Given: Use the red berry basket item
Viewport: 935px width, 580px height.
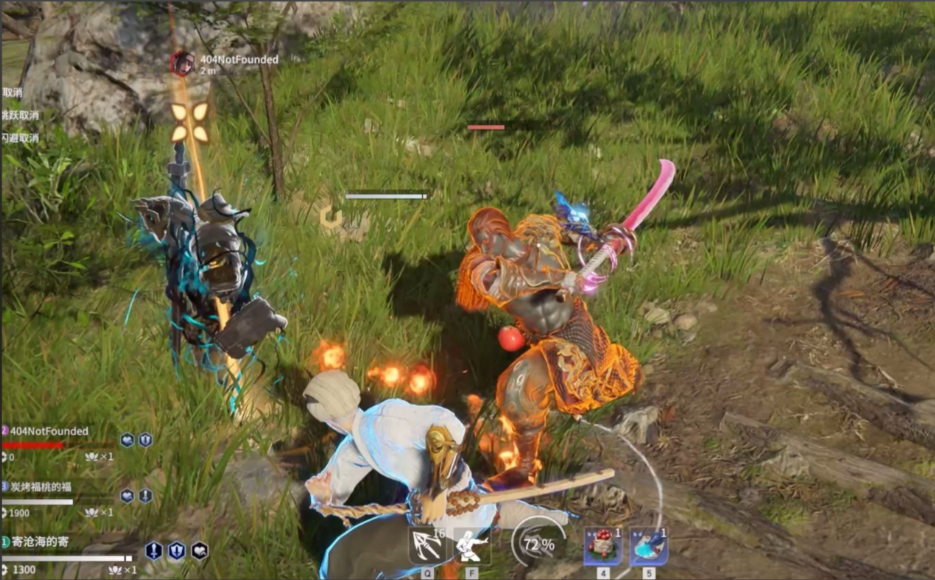Looking at the screenshot, I should [603, 546].
